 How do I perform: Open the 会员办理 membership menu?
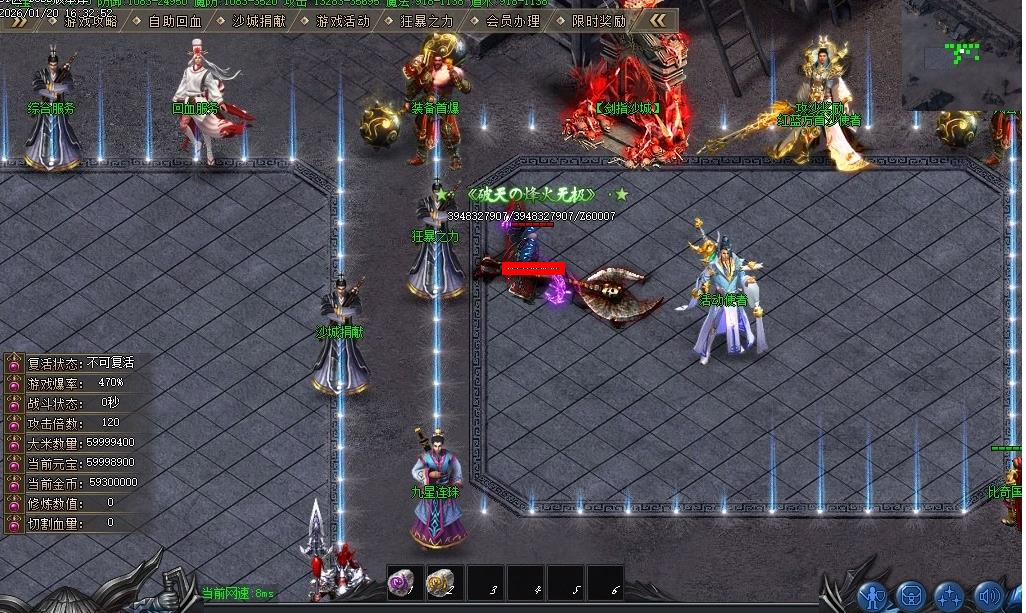[512, 20]
